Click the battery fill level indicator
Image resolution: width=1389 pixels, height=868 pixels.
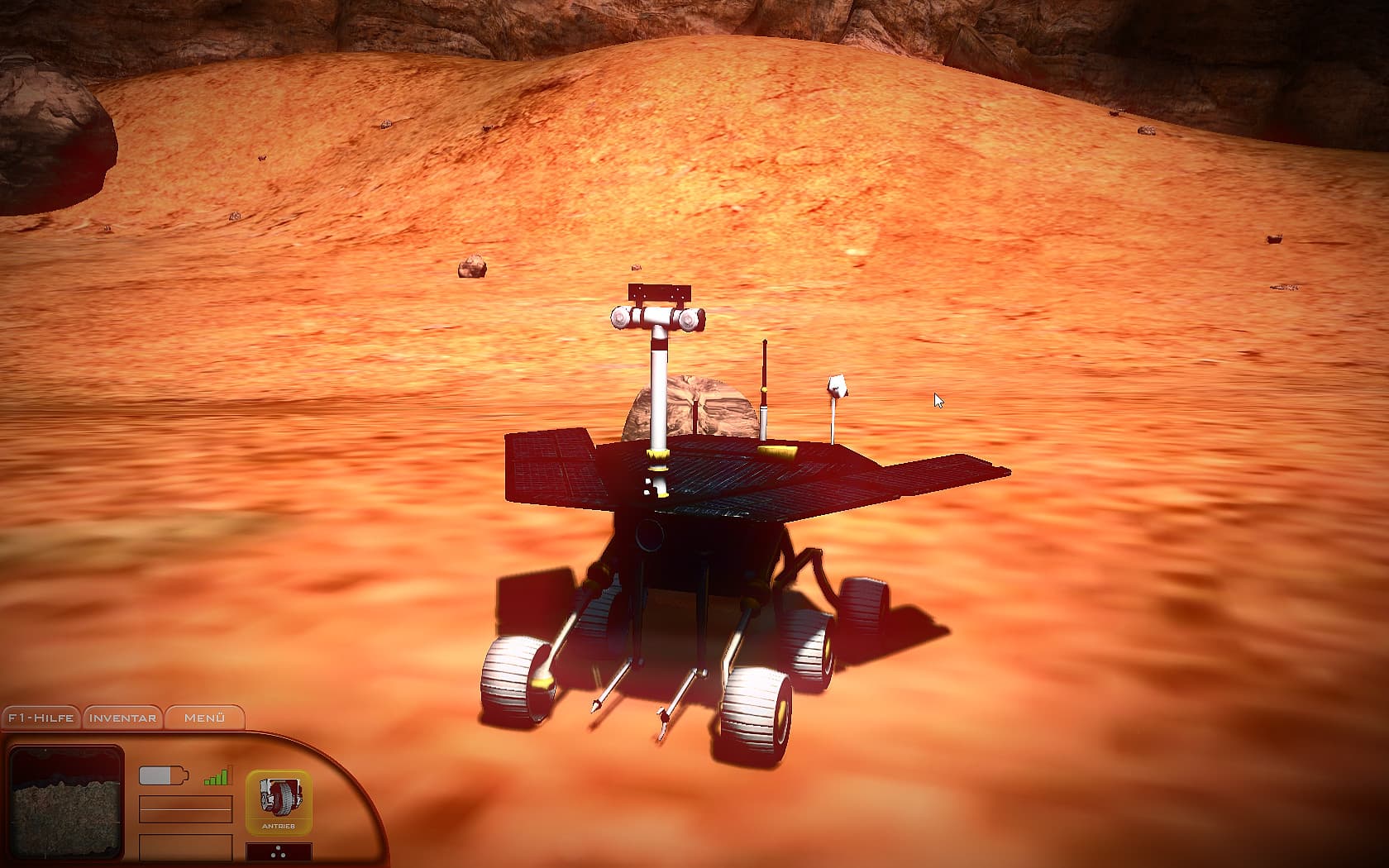pyautogui.click(x=155, y=774)
